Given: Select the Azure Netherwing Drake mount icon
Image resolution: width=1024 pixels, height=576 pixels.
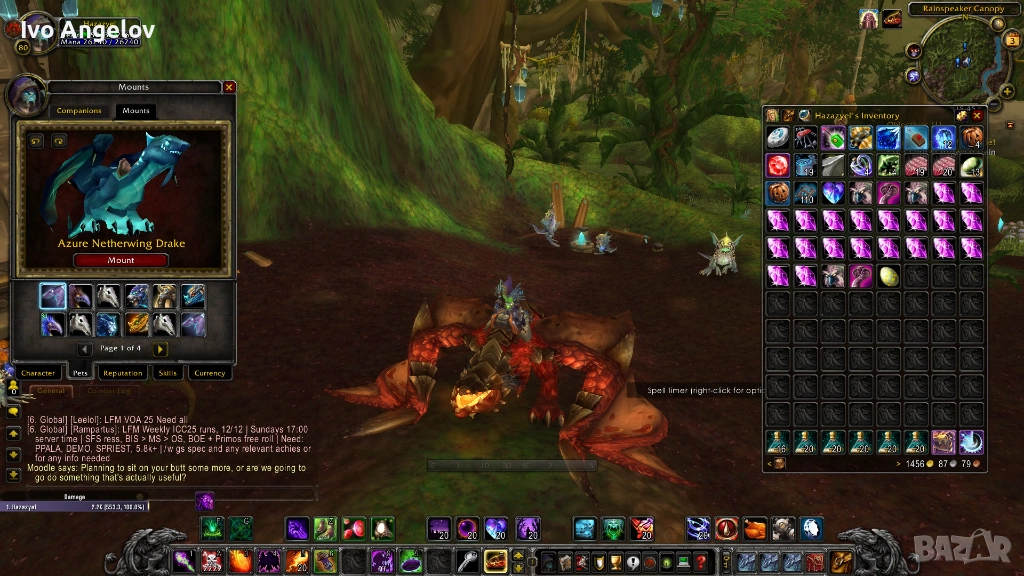Looking at the screenshot, I should (x=53, y=296).
